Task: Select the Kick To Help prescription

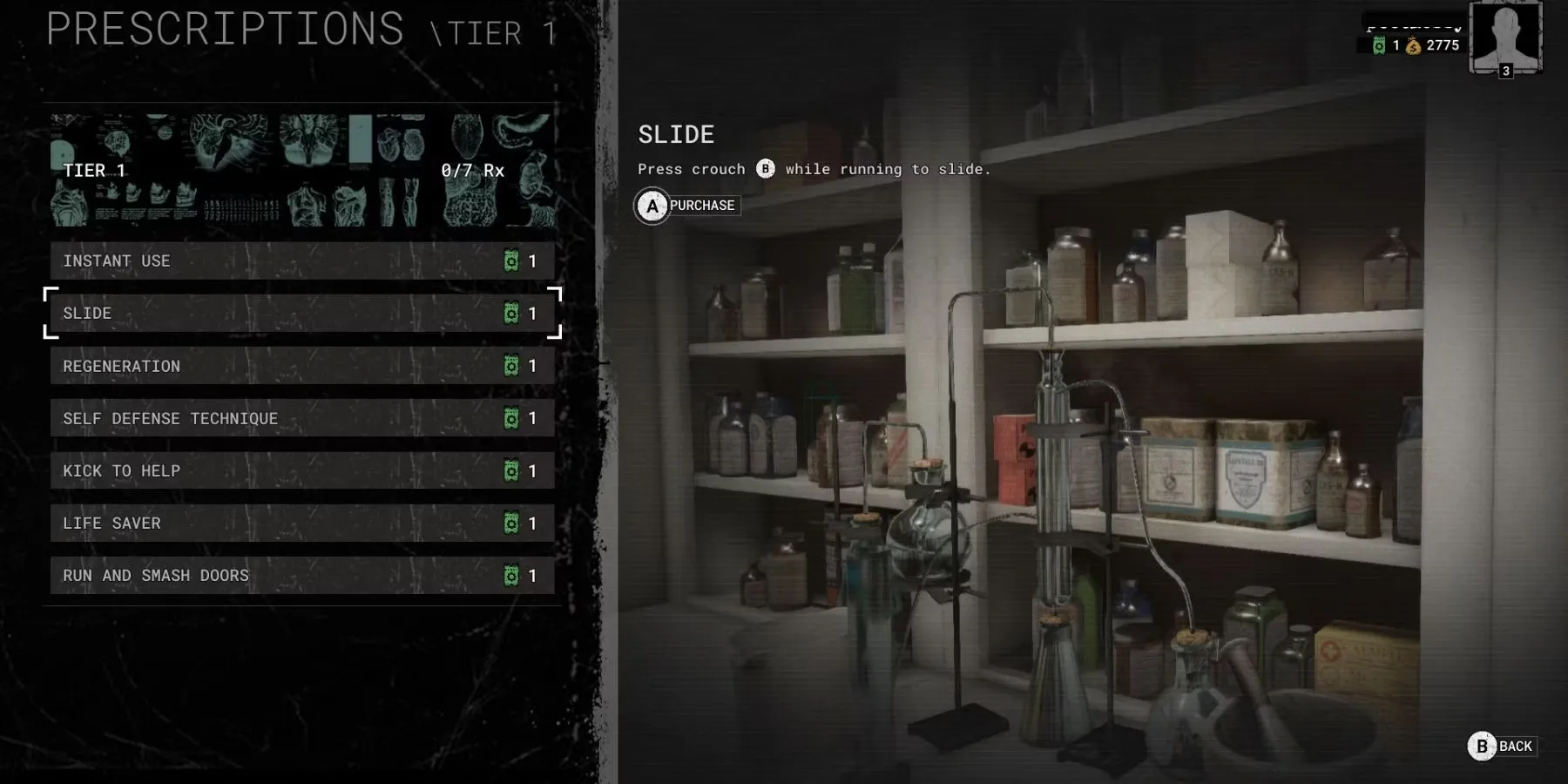Action: coord(301,470)
